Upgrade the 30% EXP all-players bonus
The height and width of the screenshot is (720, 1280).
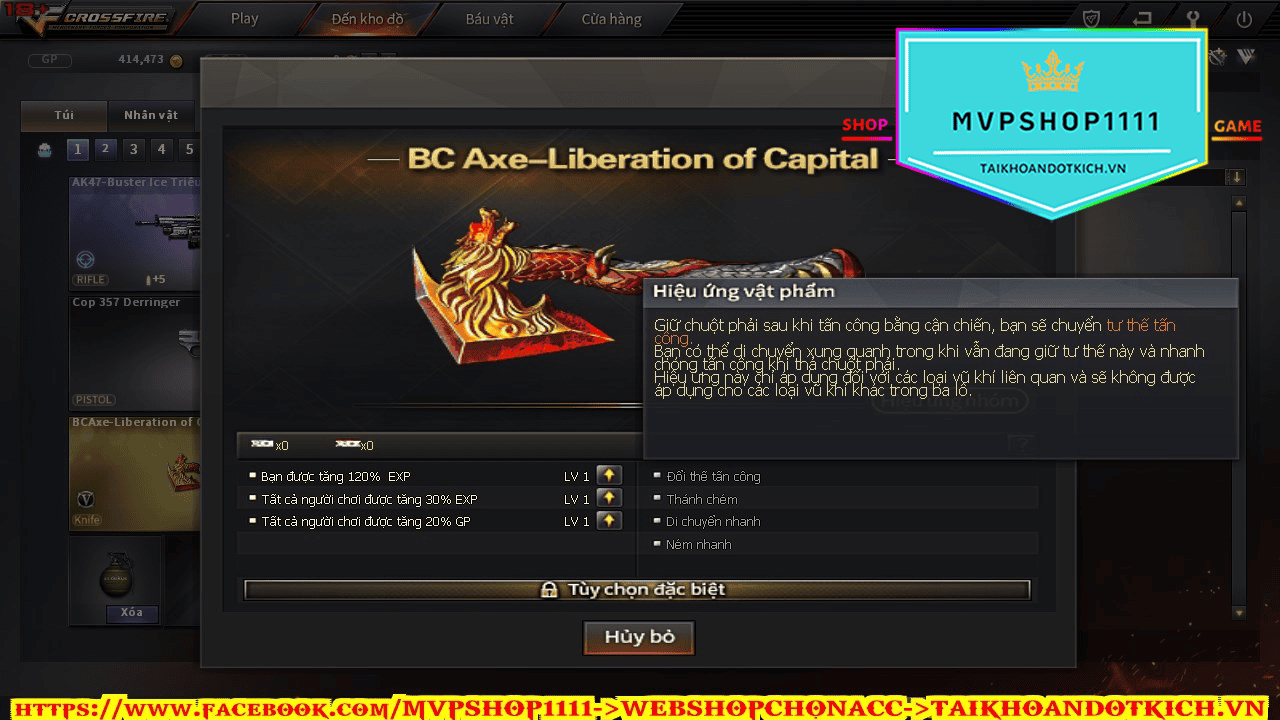pos(608,498)
